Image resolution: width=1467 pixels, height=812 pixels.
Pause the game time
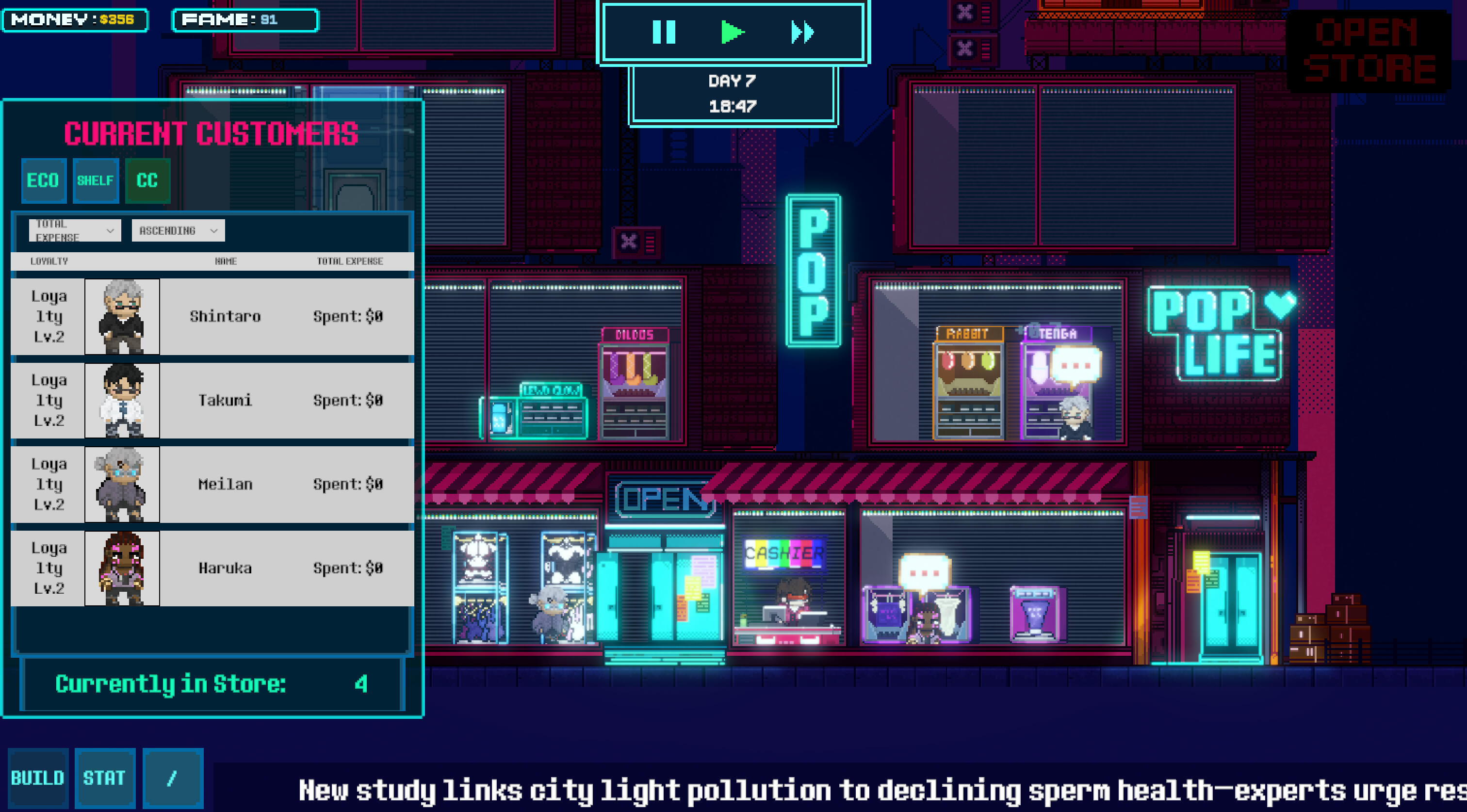coord(664,32)
